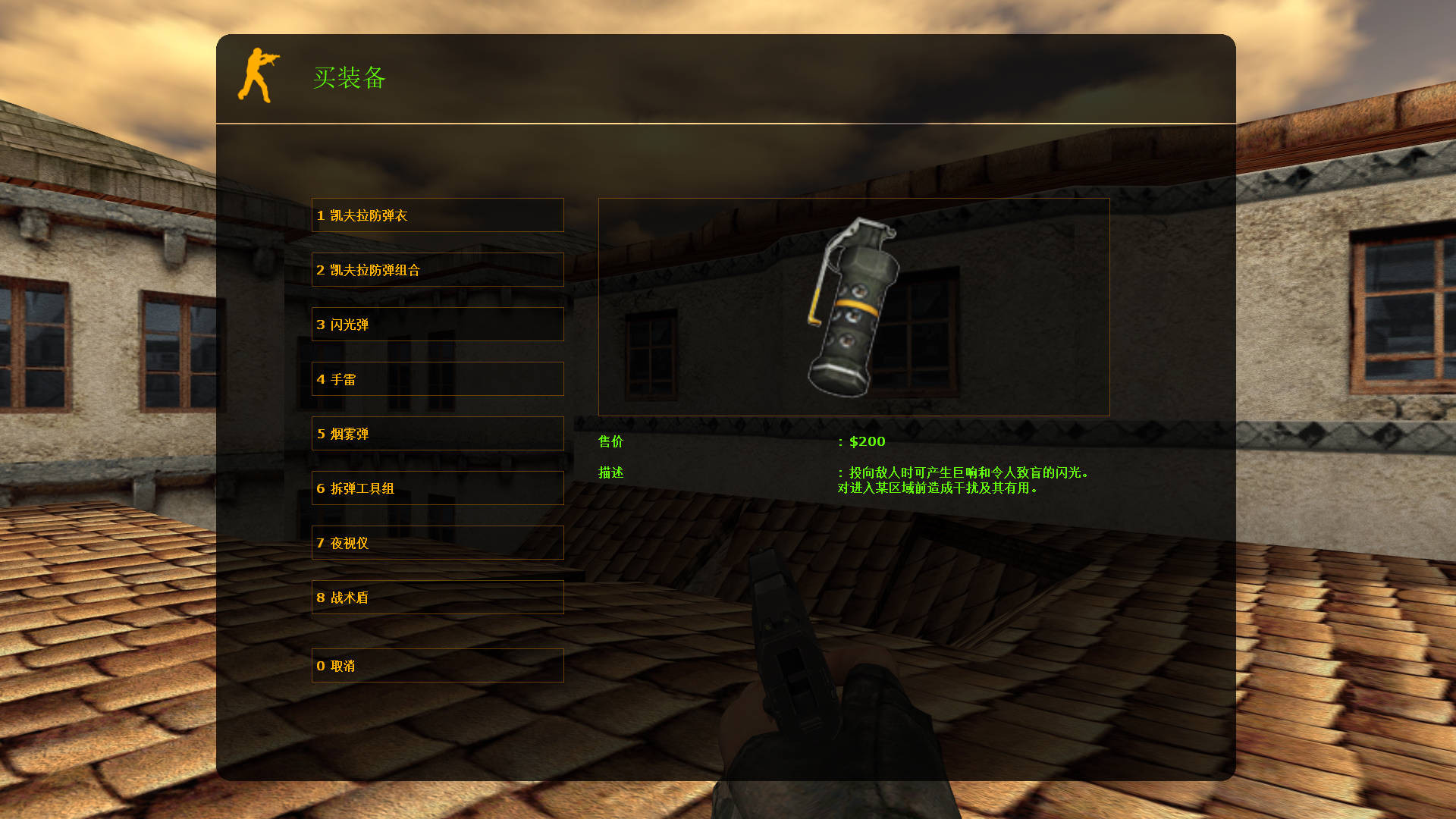Select option 5 烟雾弹 (Smoke Grenade)
This screenshot has width=1456, height=819.
pyautogui.click(x=437, y=434)
